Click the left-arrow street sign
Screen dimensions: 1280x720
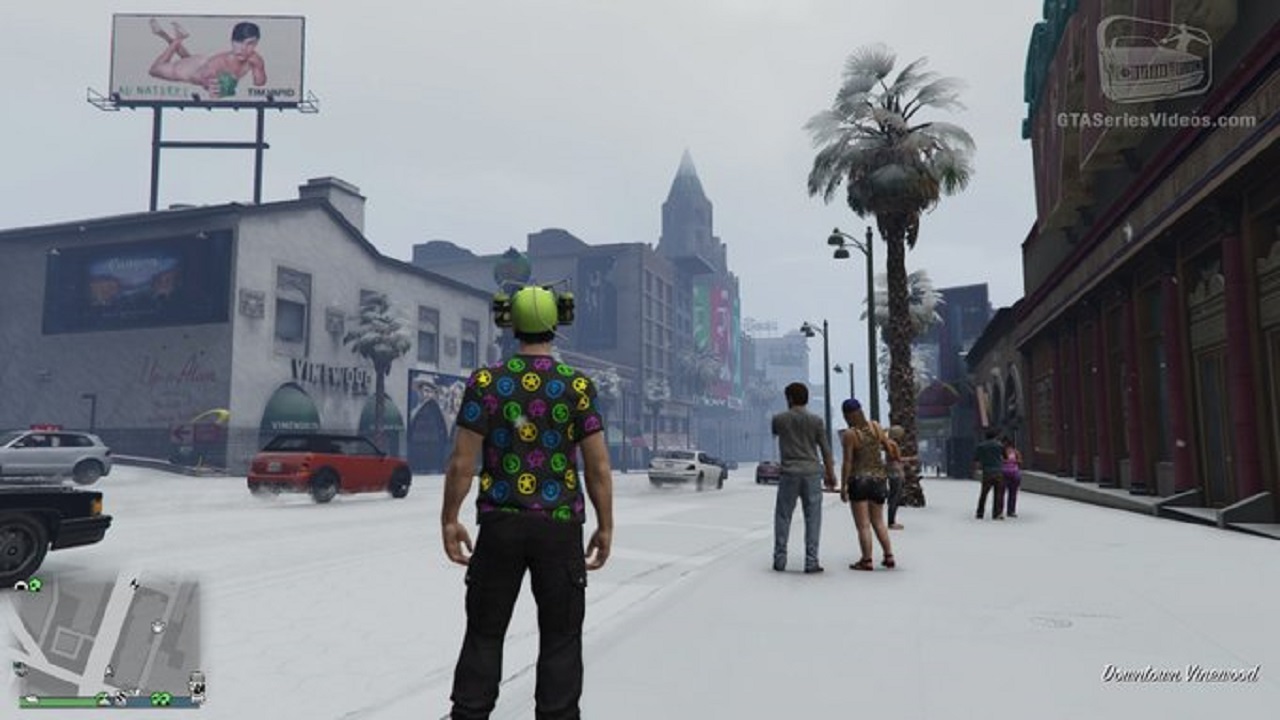pyautogui.click(x=183, y=430)
